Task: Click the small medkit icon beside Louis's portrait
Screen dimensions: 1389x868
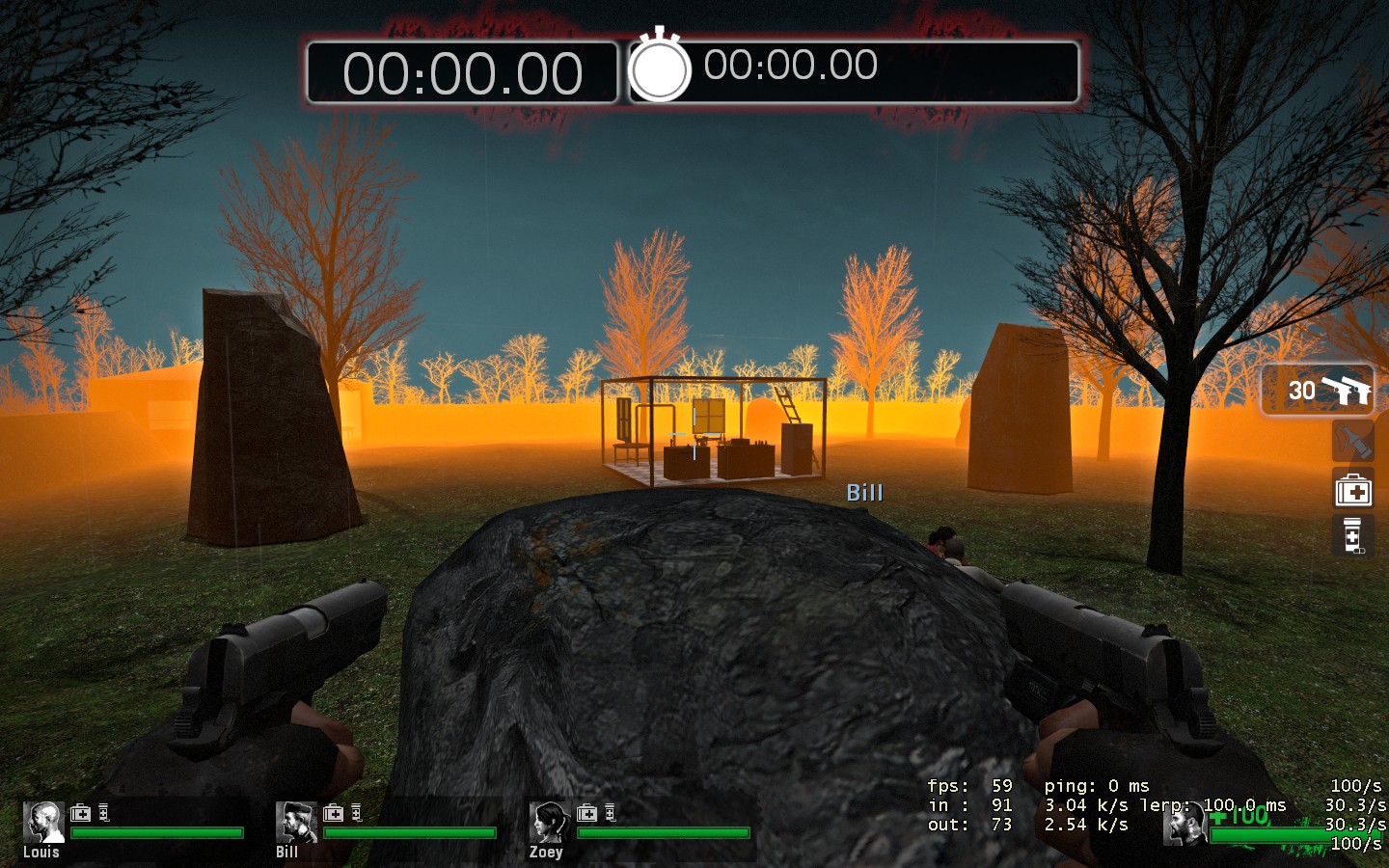Action: [x=81, y=813]
